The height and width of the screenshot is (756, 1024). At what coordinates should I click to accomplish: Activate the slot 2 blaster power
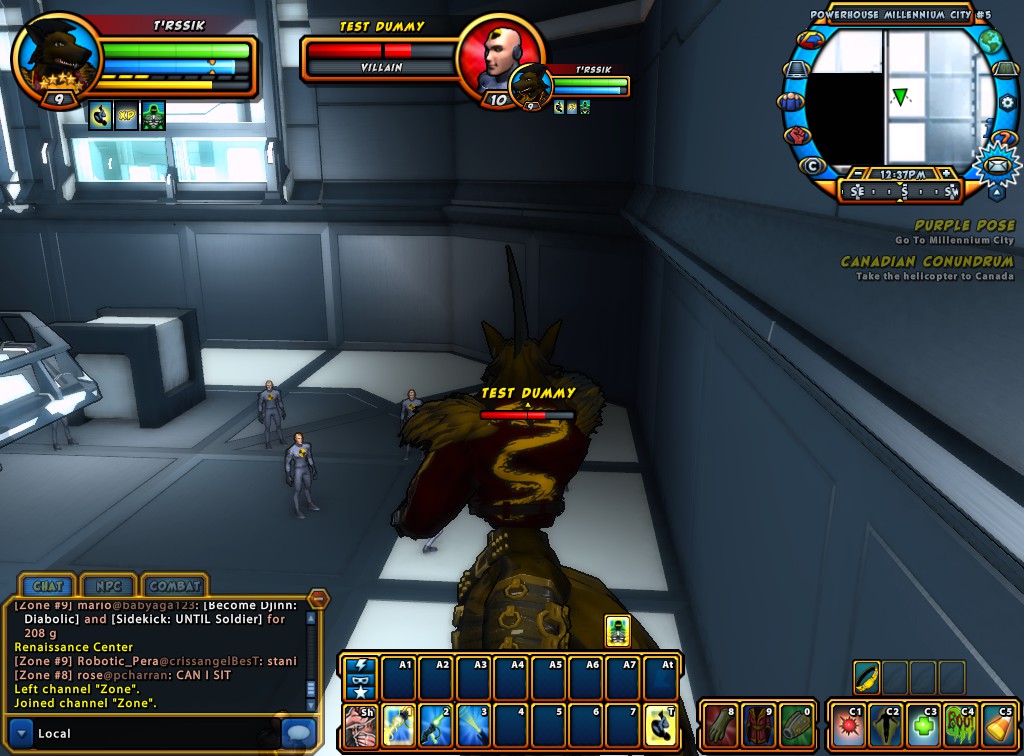coord(435,725)
